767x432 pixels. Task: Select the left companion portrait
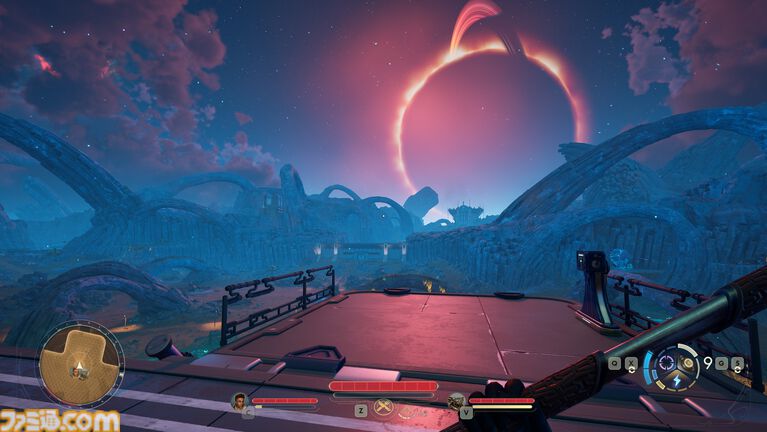(240, 401)
